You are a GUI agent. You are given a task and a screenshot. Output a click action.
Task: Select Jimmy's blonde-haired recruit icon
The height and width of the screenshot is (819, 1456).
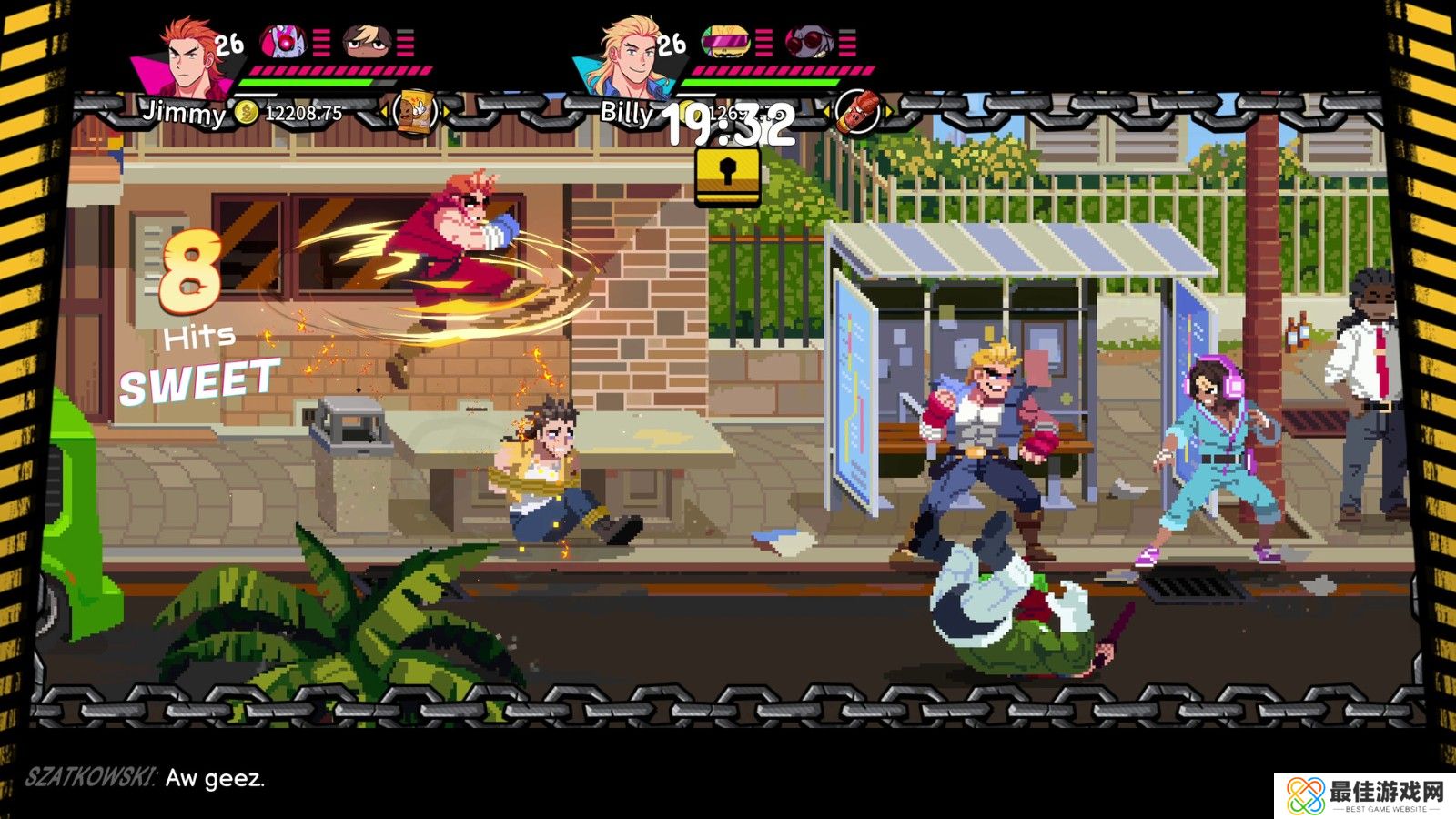369,41
